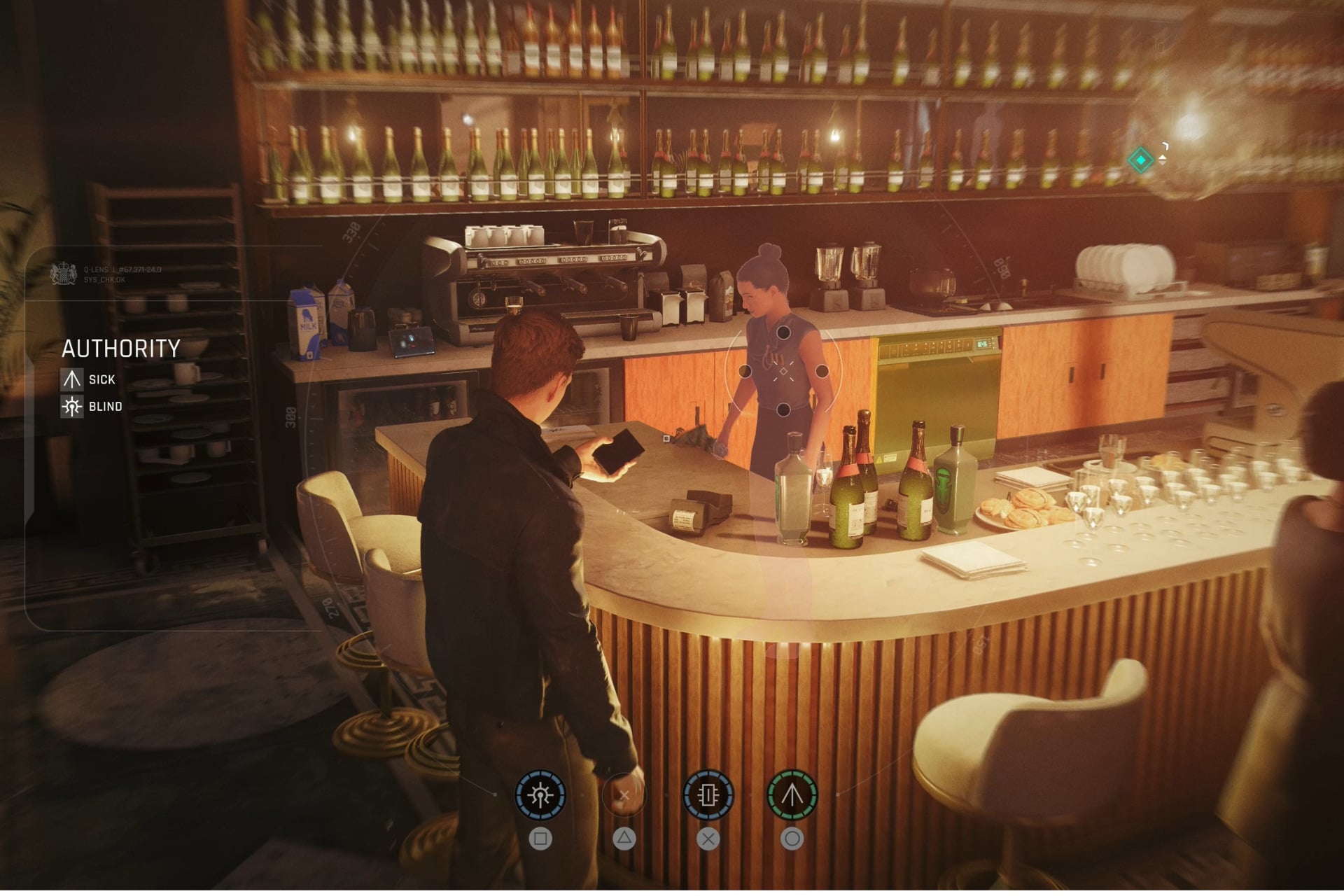Screen dimensions: 1344x896
Task: Select the empty ability slot marked with a cross
Action: (624, 795)
